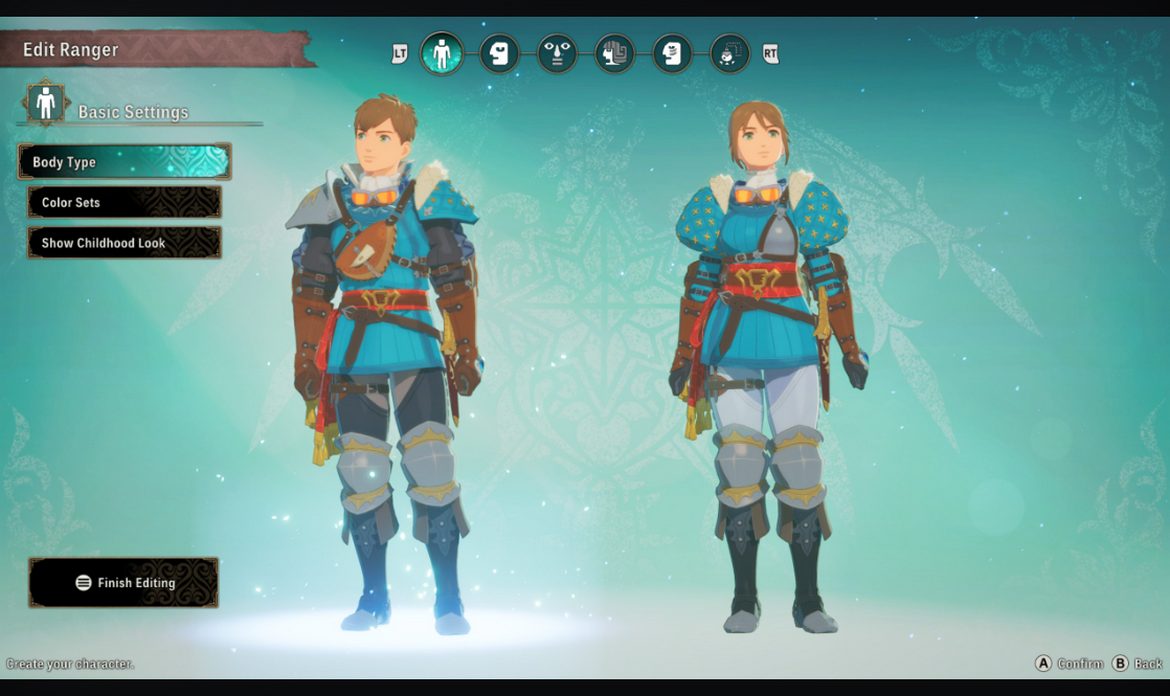Choose Show Childhood Look
This screenshot has width=1170, height=696.
[125, 243]
